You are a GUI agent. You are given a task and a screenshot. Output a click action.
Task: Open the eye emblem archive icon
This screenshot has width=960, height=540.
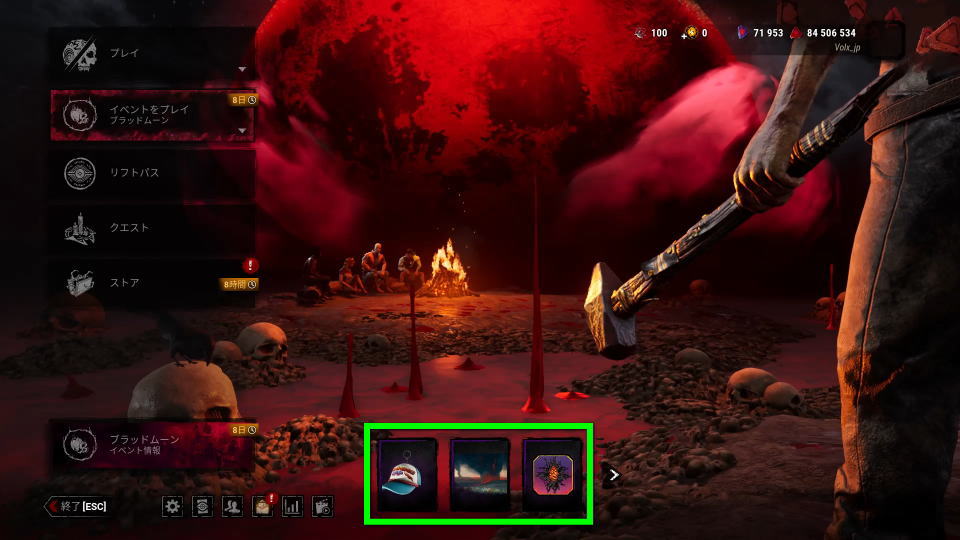coord(203,506)
